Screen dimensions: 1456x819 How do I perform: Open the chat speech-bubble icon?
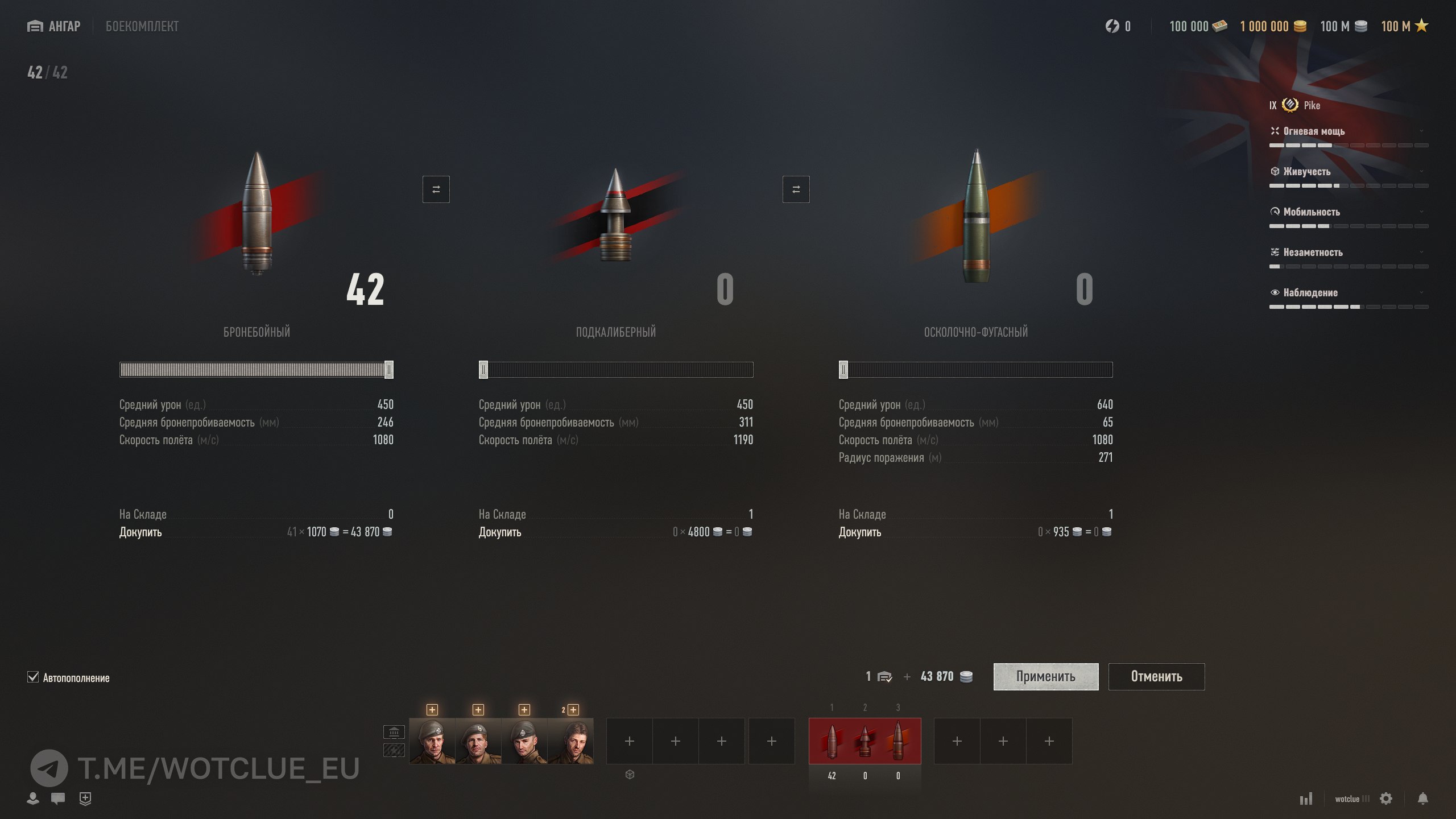tap(57, 799)
